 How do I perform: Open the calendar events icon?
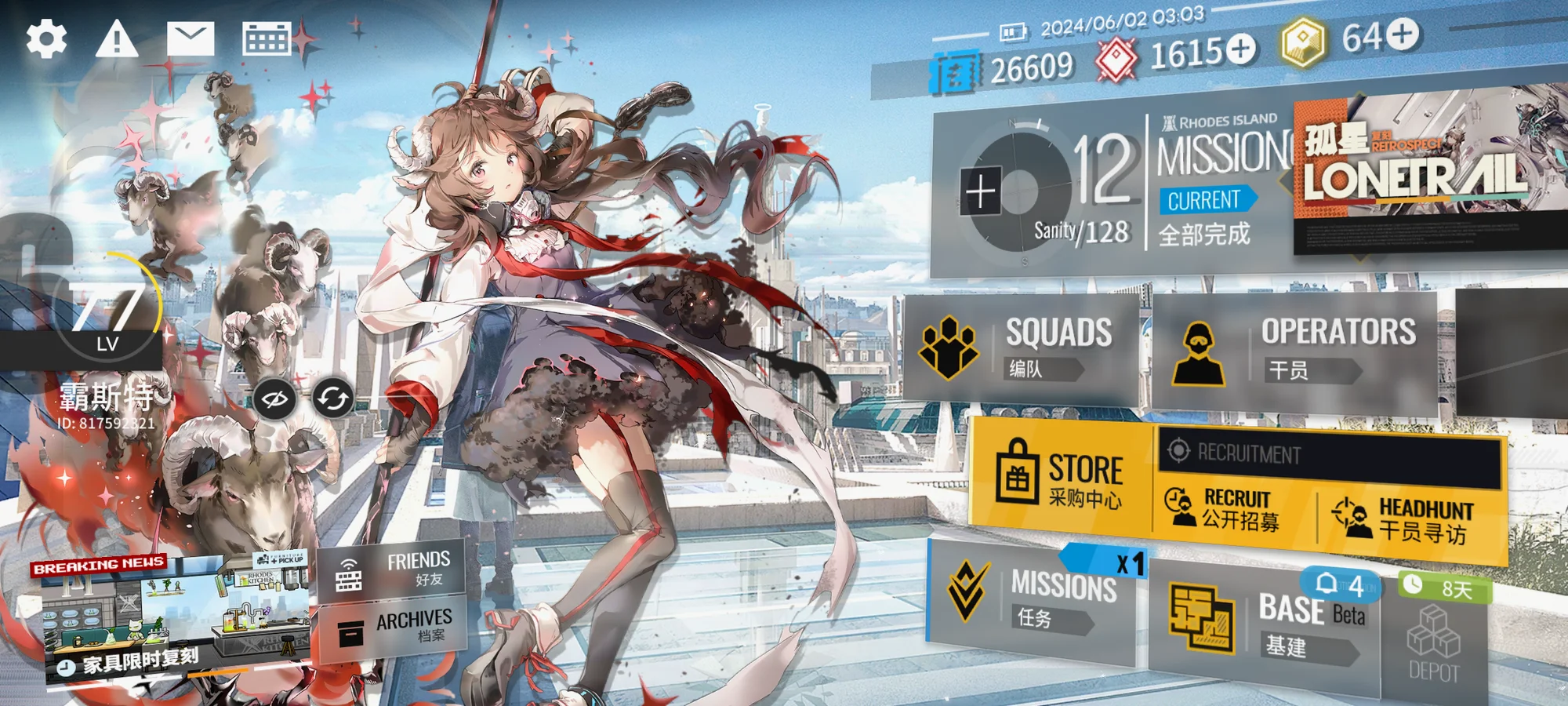[x=266, y=38]
